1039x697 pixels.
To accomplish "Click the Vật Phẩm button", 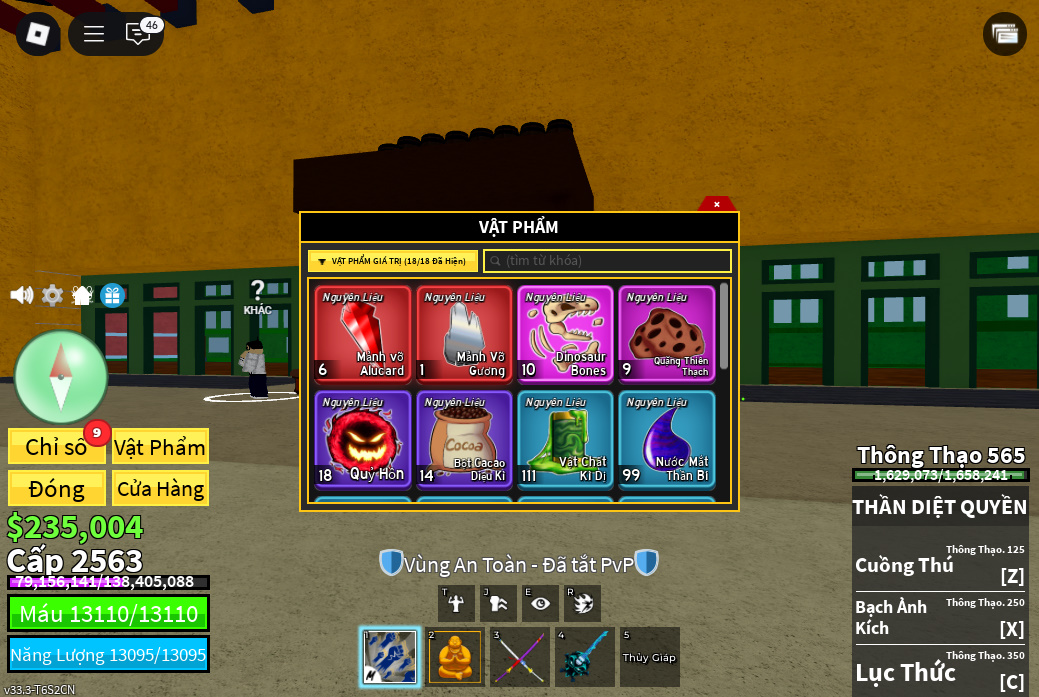I will tap(160, 447).
